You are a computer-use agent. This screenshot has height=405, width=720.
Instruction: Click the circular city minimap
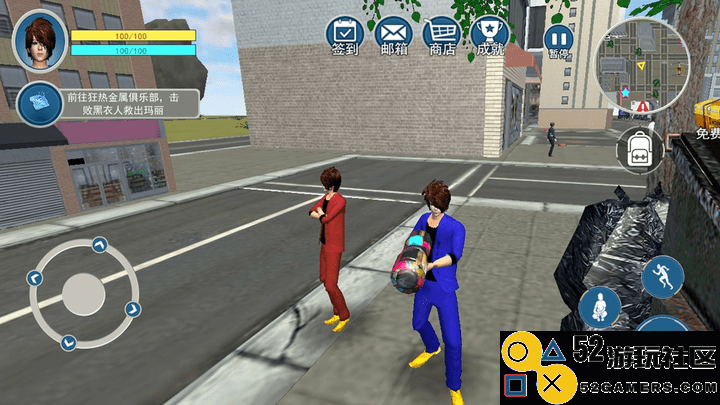point(641,68)
